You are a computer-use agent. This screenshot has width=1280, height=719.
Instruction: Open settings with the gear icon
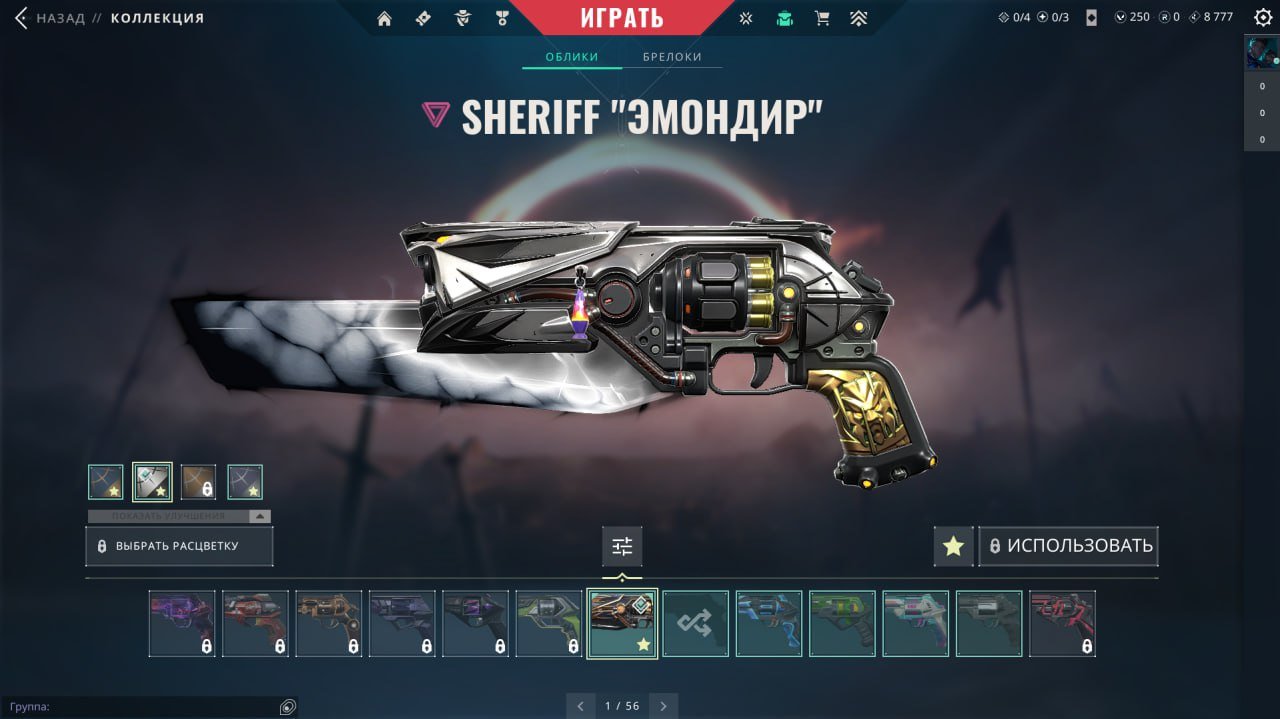click(1263, 17)
